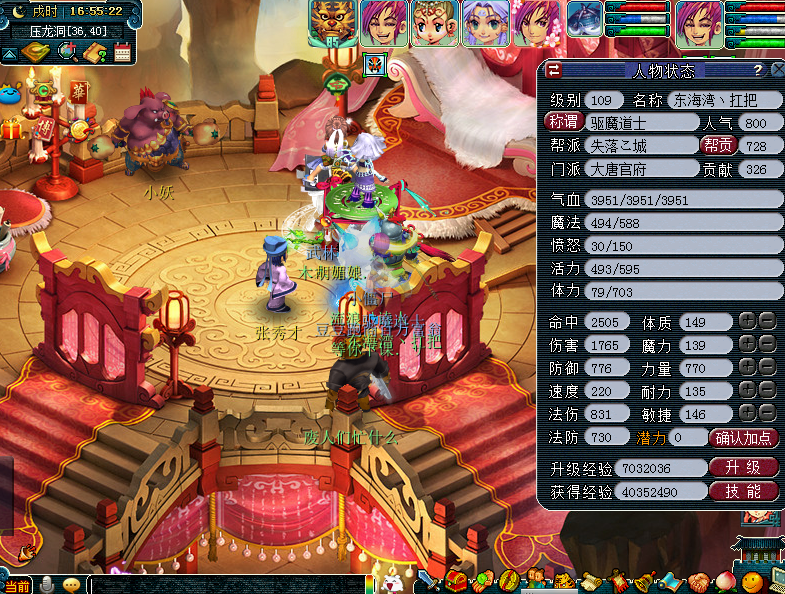The width and height of the screenshot is (785, 594).
Task: Open the 称谓 title button
Action: [x=564, y=122]
